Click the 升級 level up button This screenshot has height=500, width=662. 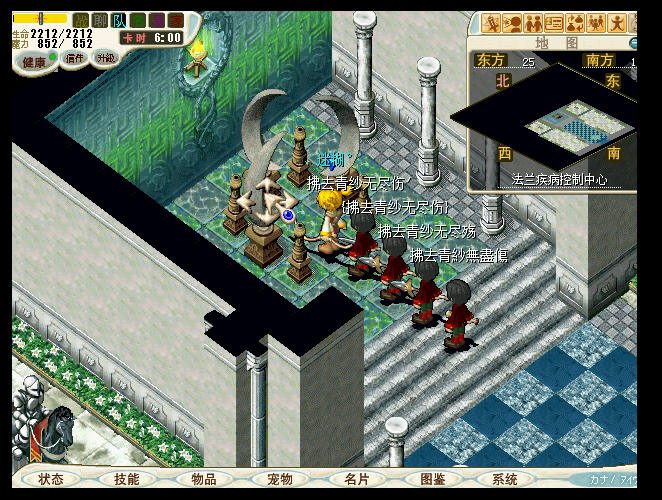pos(105,58)
